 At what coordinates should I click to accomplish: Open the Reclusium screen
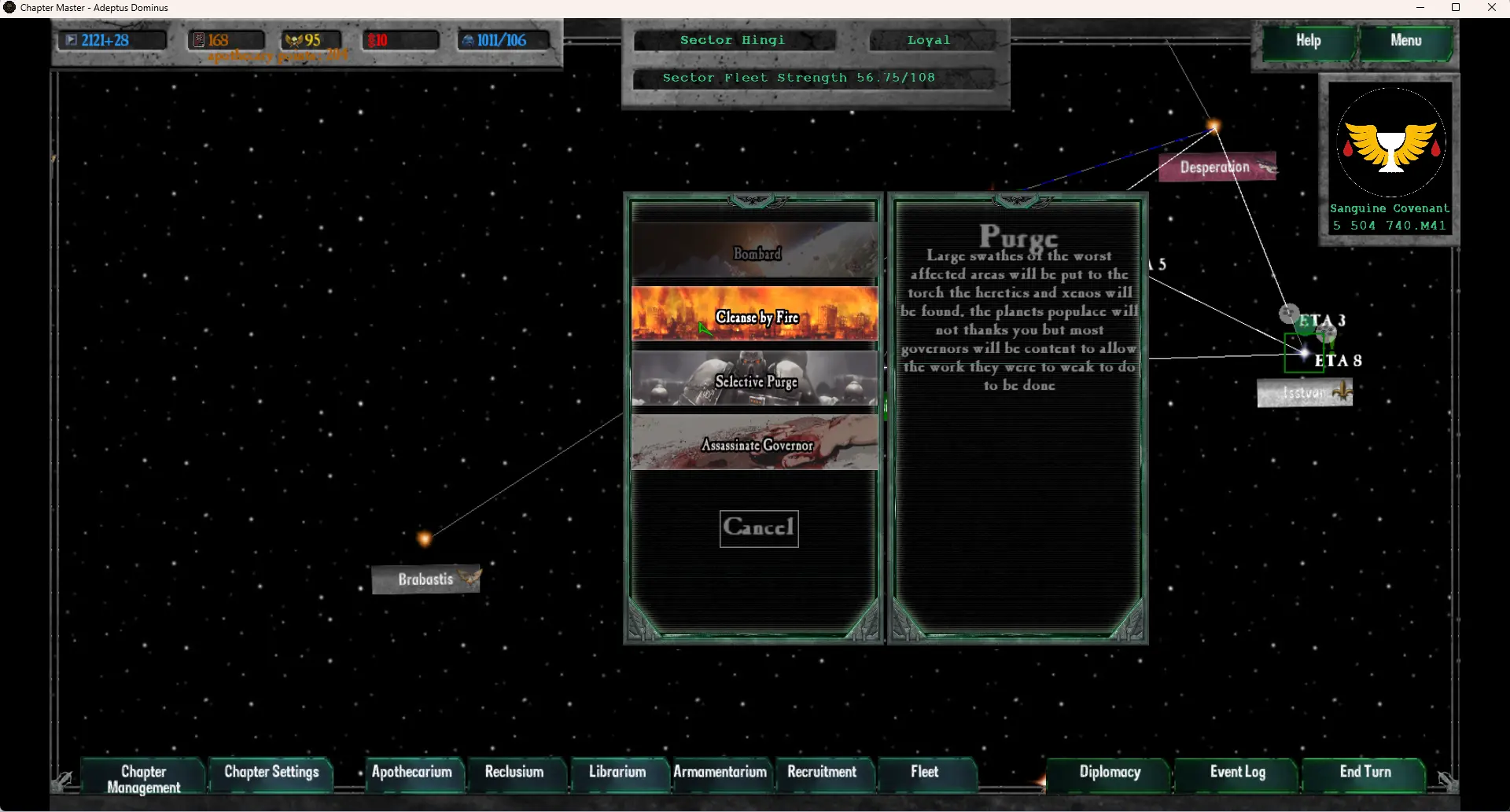tap(514, 772)
